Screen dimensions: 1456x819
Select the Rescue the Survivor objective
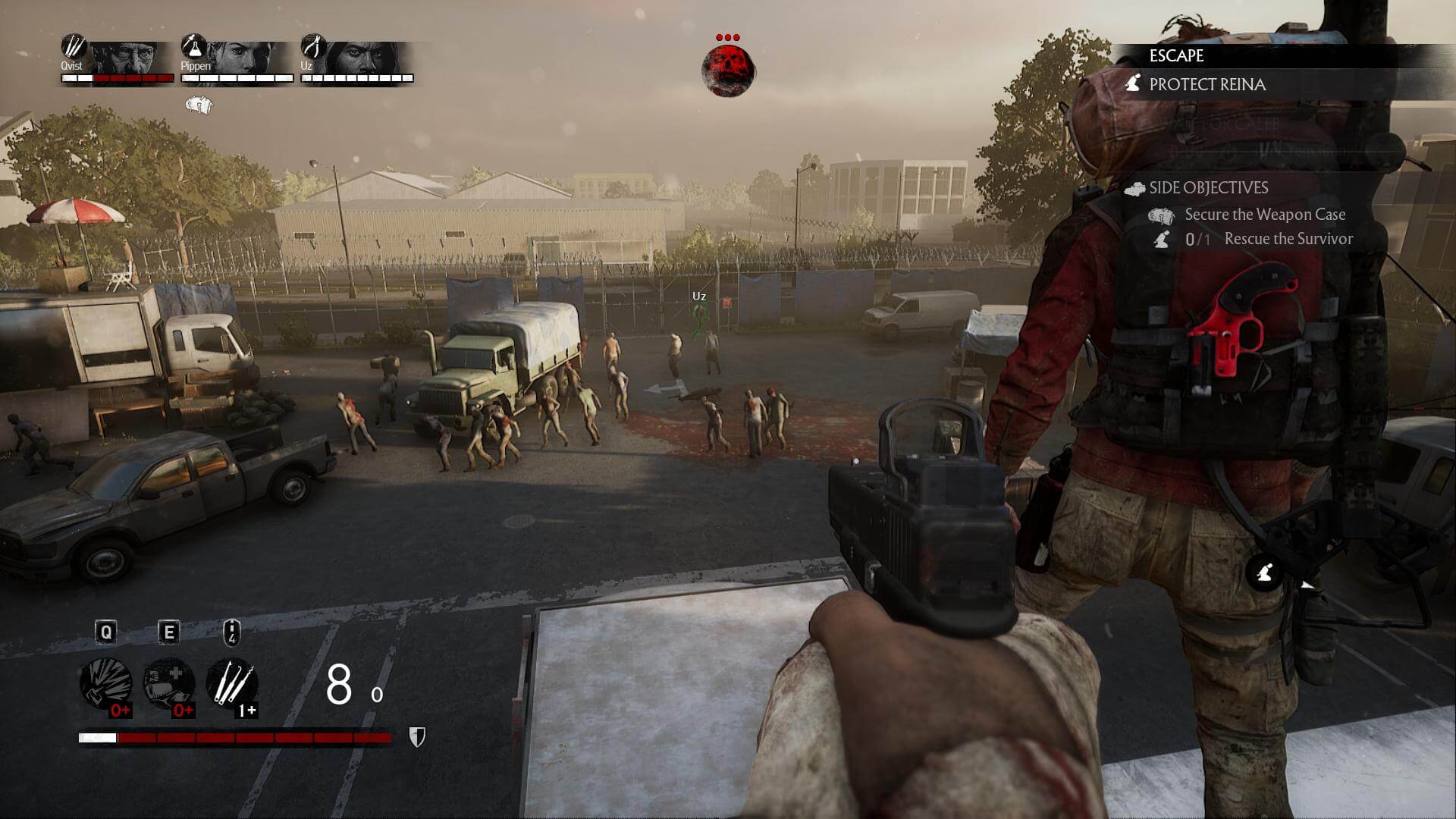click(x=1288, y=239)
